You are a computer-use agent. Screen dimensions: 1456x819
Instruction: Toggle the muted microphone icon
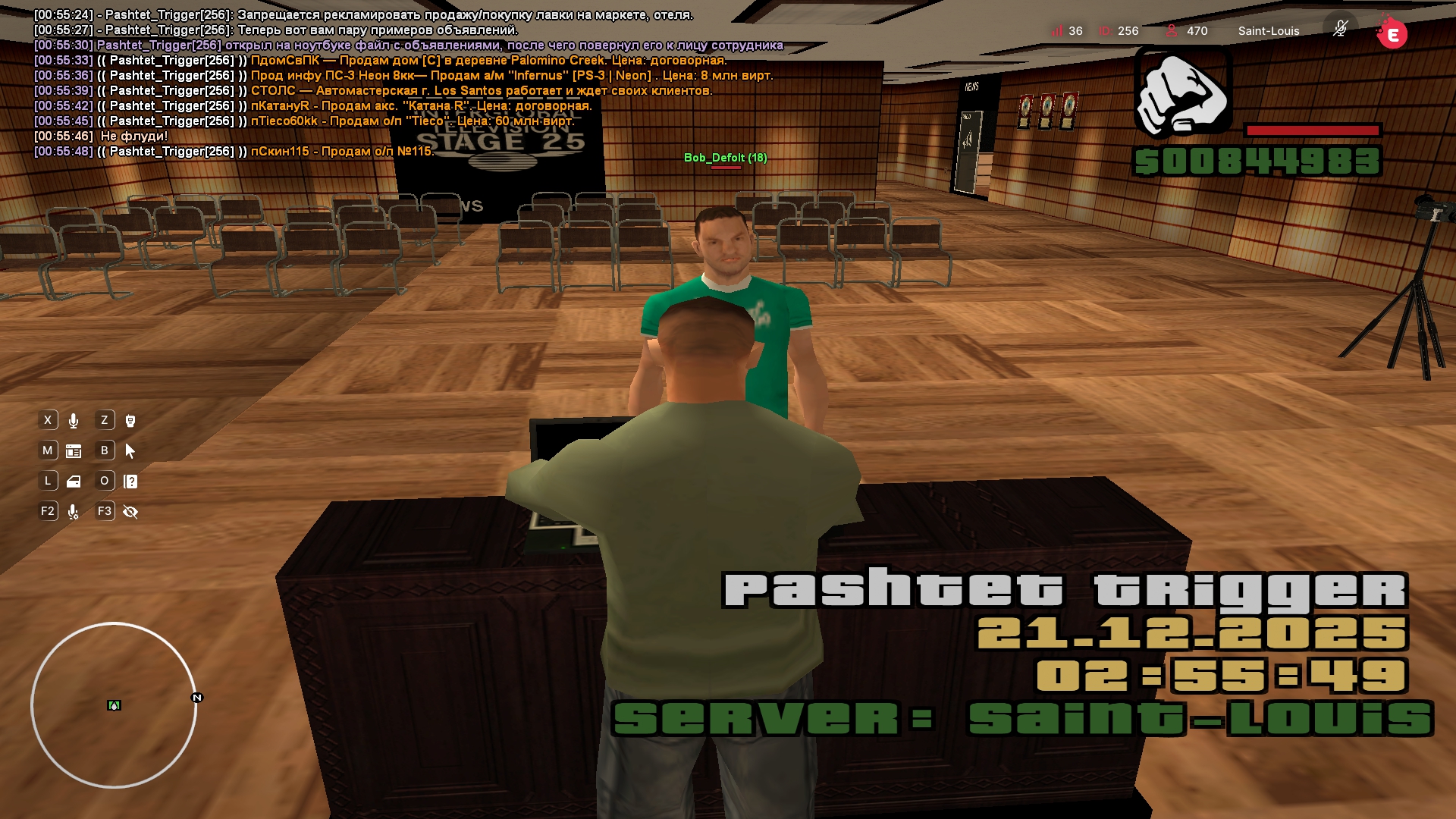tap(1340, 29)
